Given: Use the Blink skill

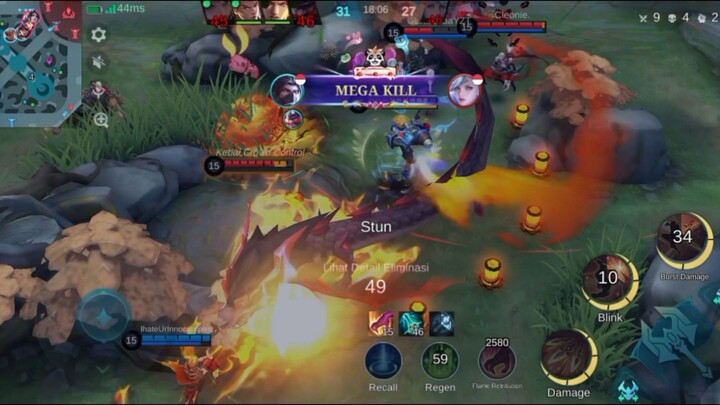Looking at the screenshot, I should coord(609,281).
